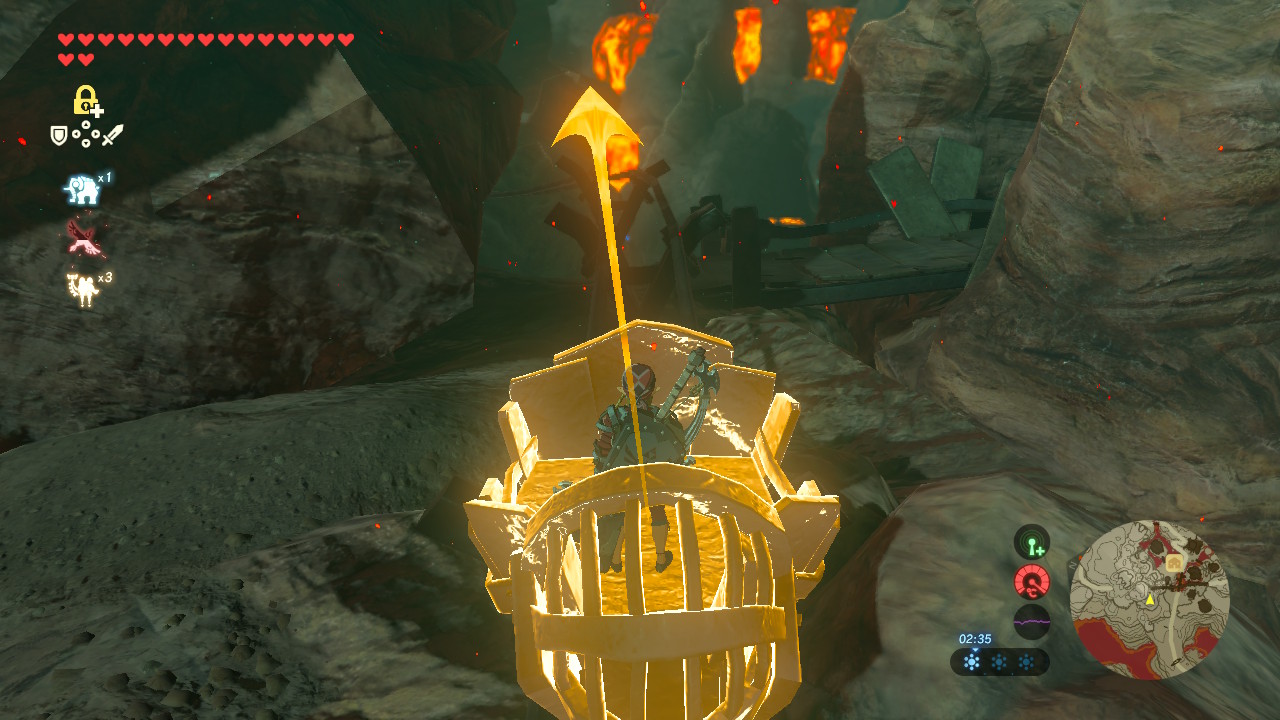1280x720 pixels.
Task: Click the purple-line noise meter
Action: [1031, 621]
